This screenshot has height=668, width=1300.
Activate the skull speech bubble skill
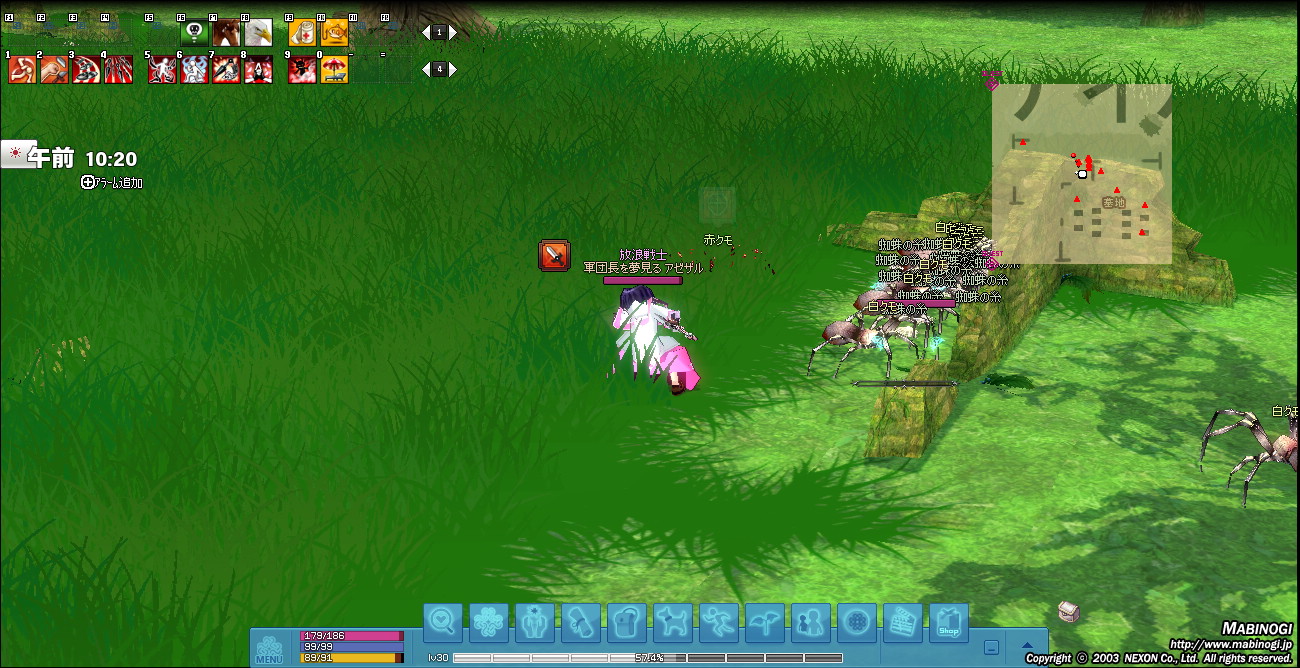pos(193,33)
